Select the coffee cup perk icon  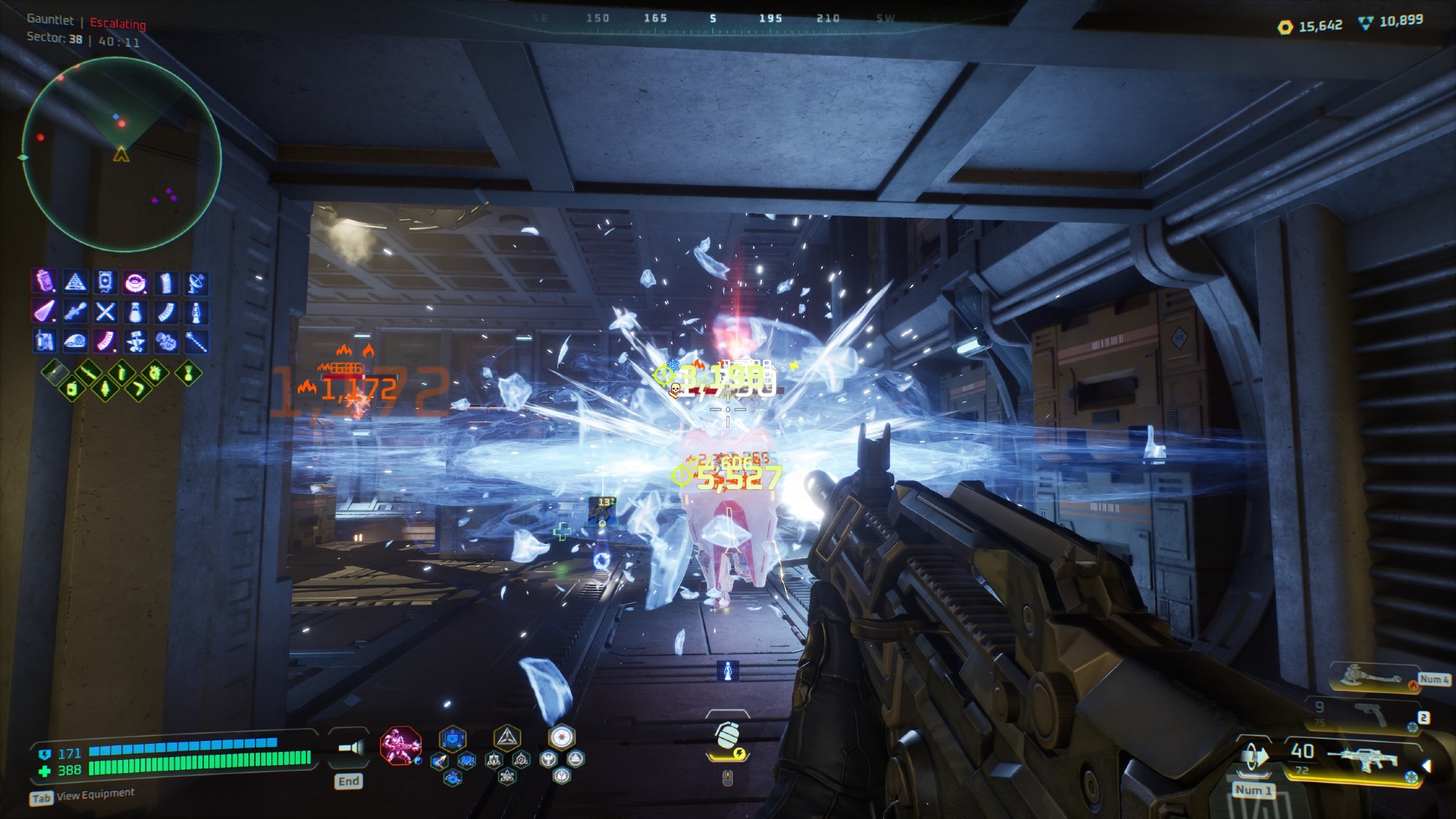135,282
